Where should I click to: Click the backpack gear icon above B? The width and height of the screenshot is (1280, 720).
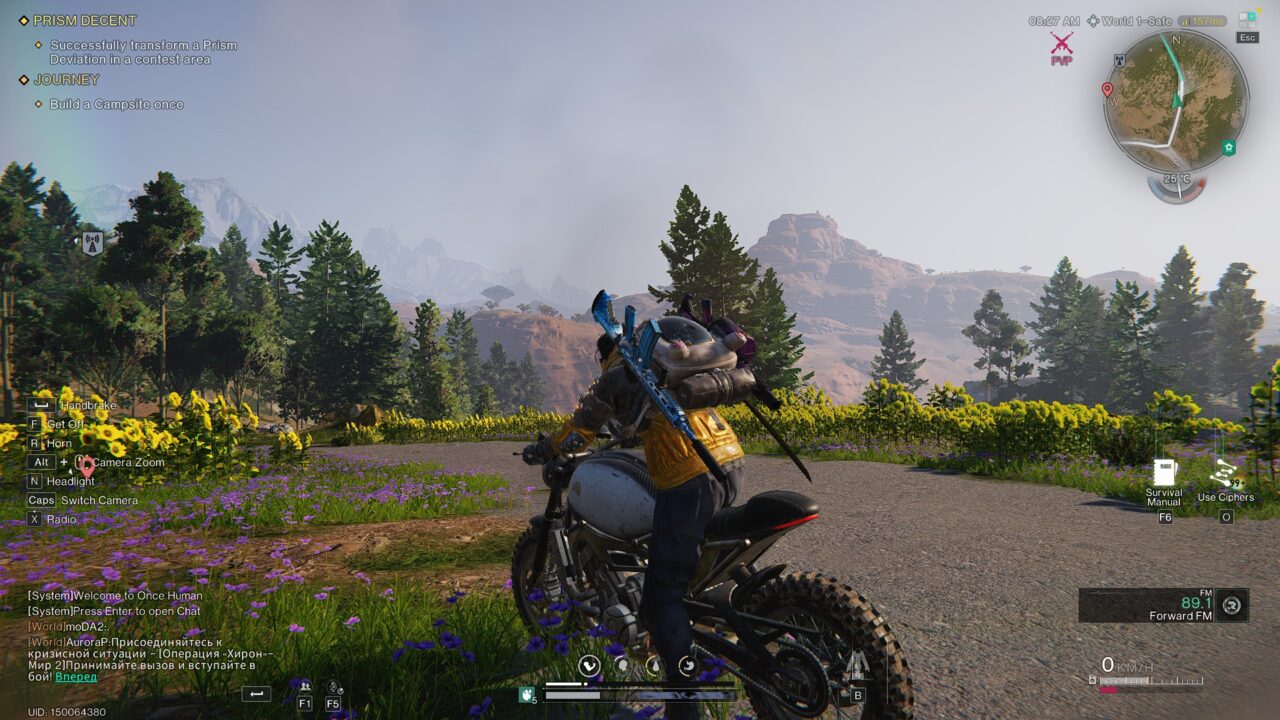pos(857,667)
